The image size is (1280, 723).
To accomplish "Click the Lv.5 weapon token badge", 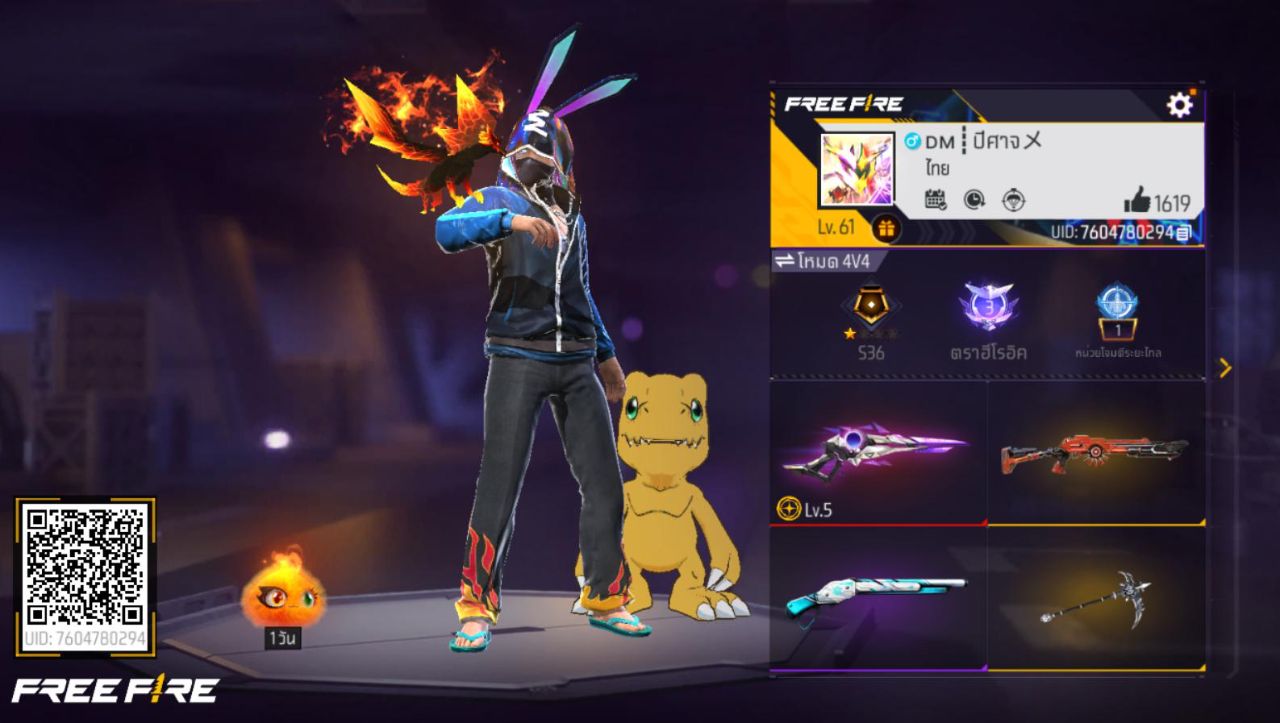I will [x=801, y=511].
